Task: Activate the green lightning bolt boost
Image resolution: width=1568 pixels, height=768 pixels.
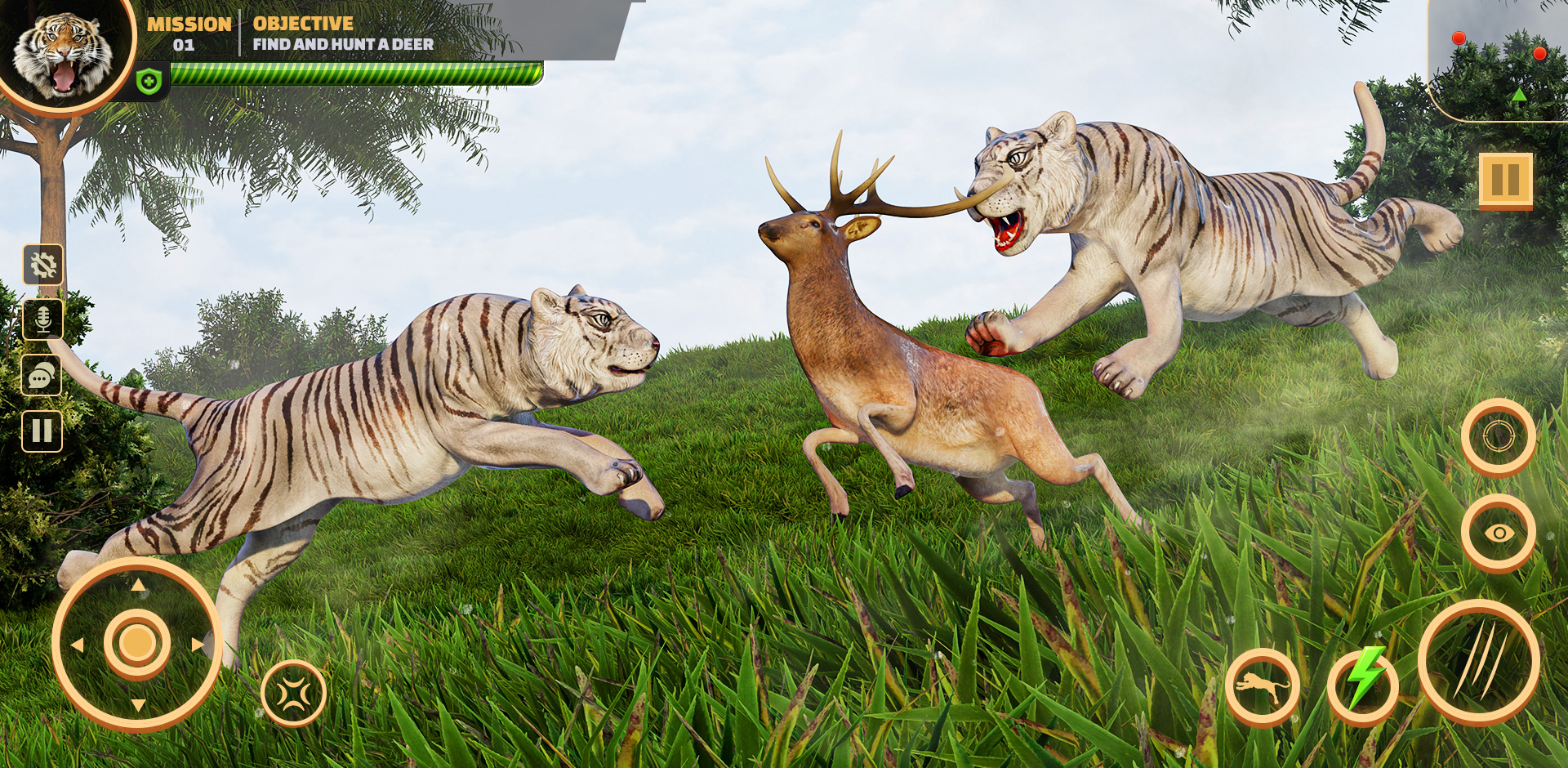Action: (x=1364, y=684)
